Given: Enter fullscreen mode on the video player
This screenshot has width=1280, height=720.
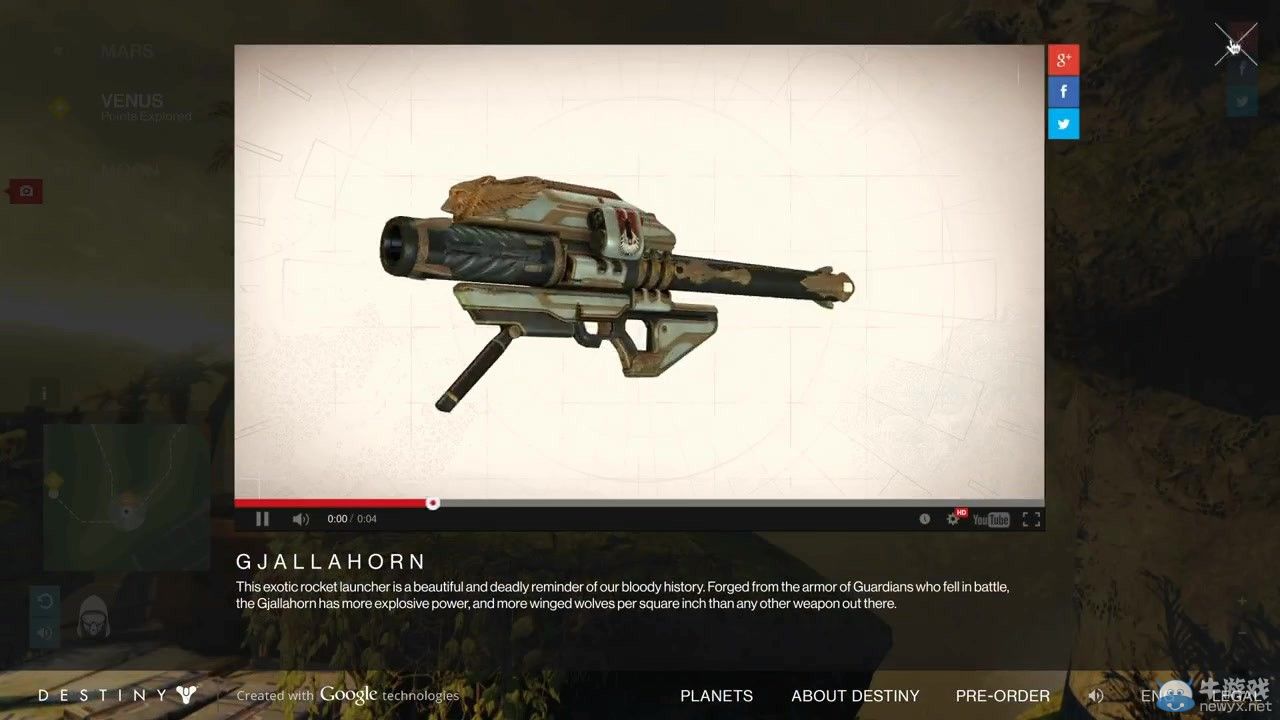Looking at the screenshot, I should pyautogui.click(x=1031, y=519).
